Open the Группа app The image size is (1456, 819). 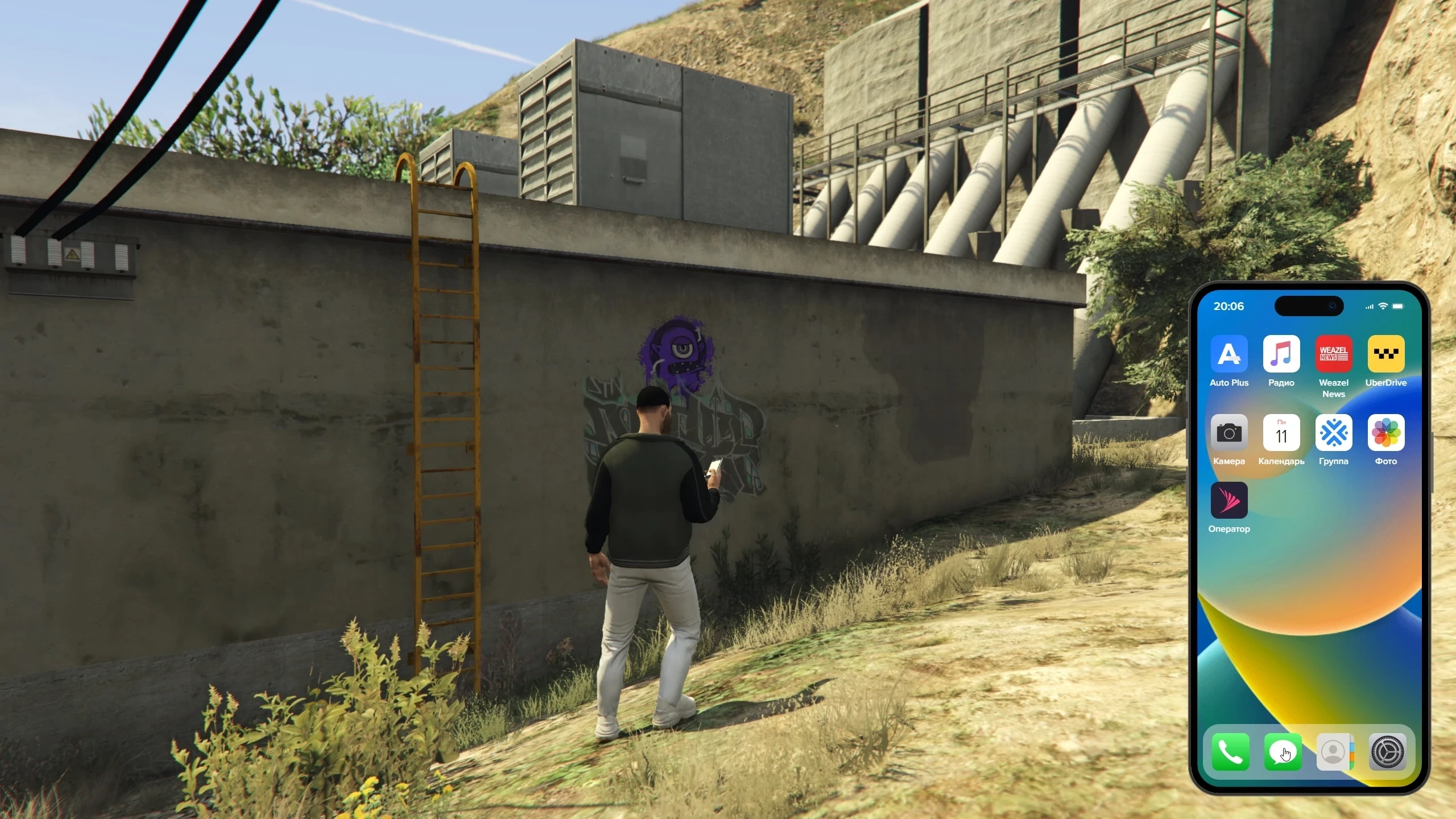1333,433
